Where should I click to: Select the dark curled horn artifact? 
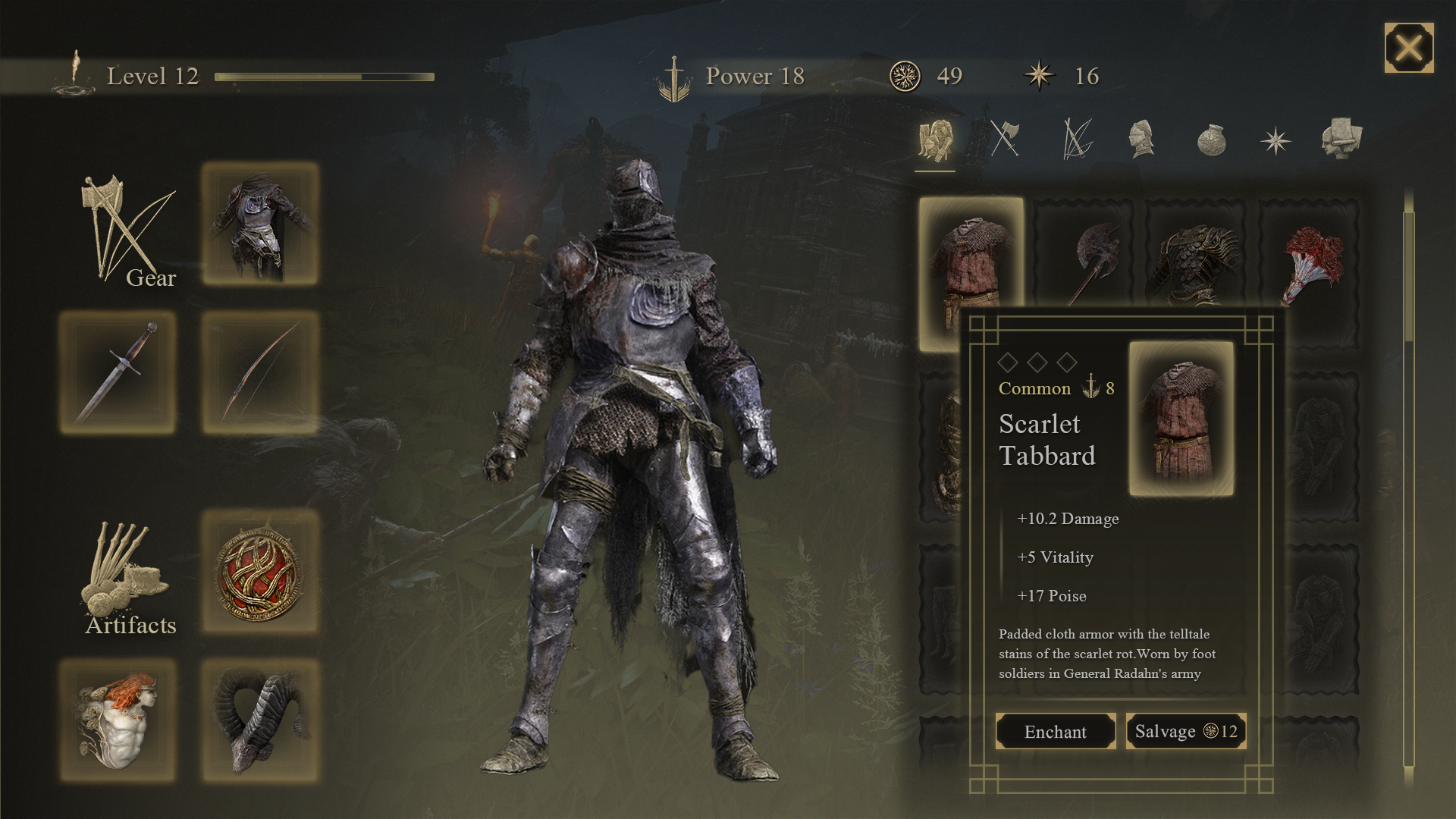260,719
